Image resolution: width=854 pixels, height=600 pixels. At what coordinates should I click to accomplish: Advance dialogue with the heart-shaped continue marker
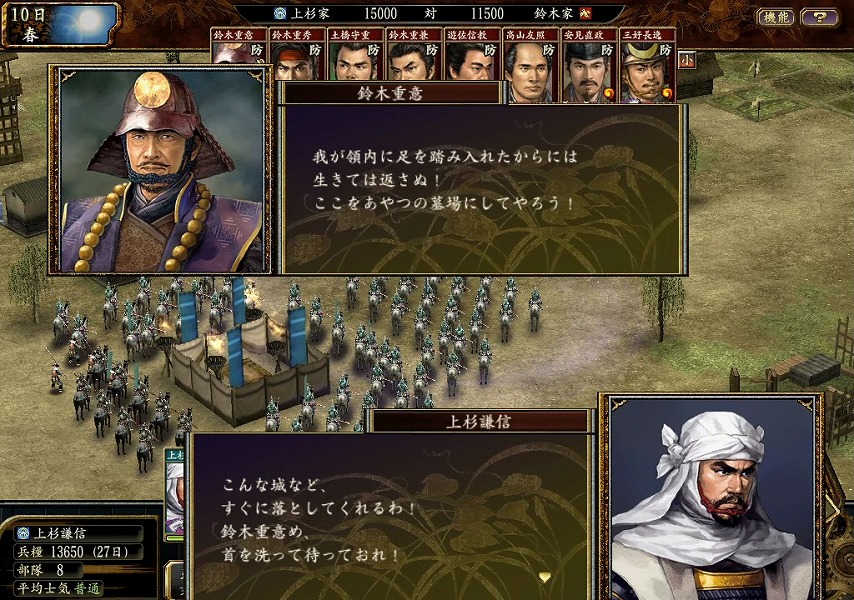[x=545, y=577]
